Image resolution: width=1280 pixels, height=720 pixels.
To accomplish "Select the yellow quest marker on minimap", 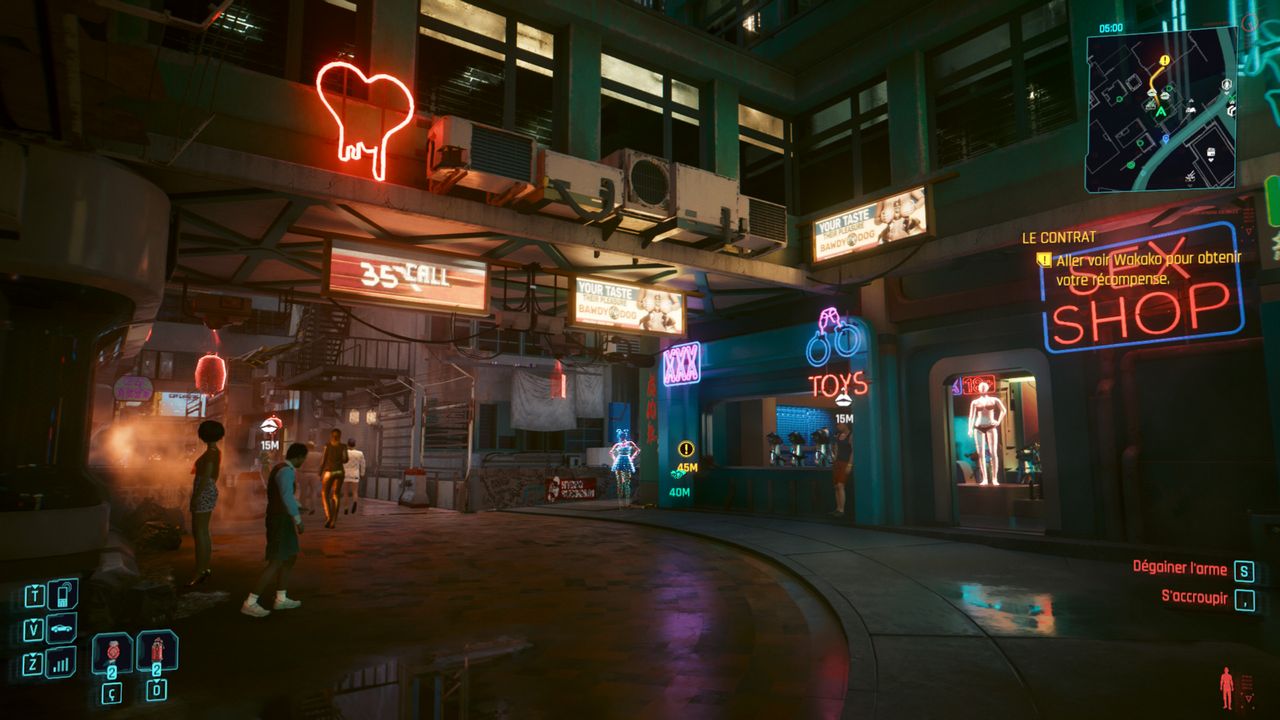I will point(1164,60).
